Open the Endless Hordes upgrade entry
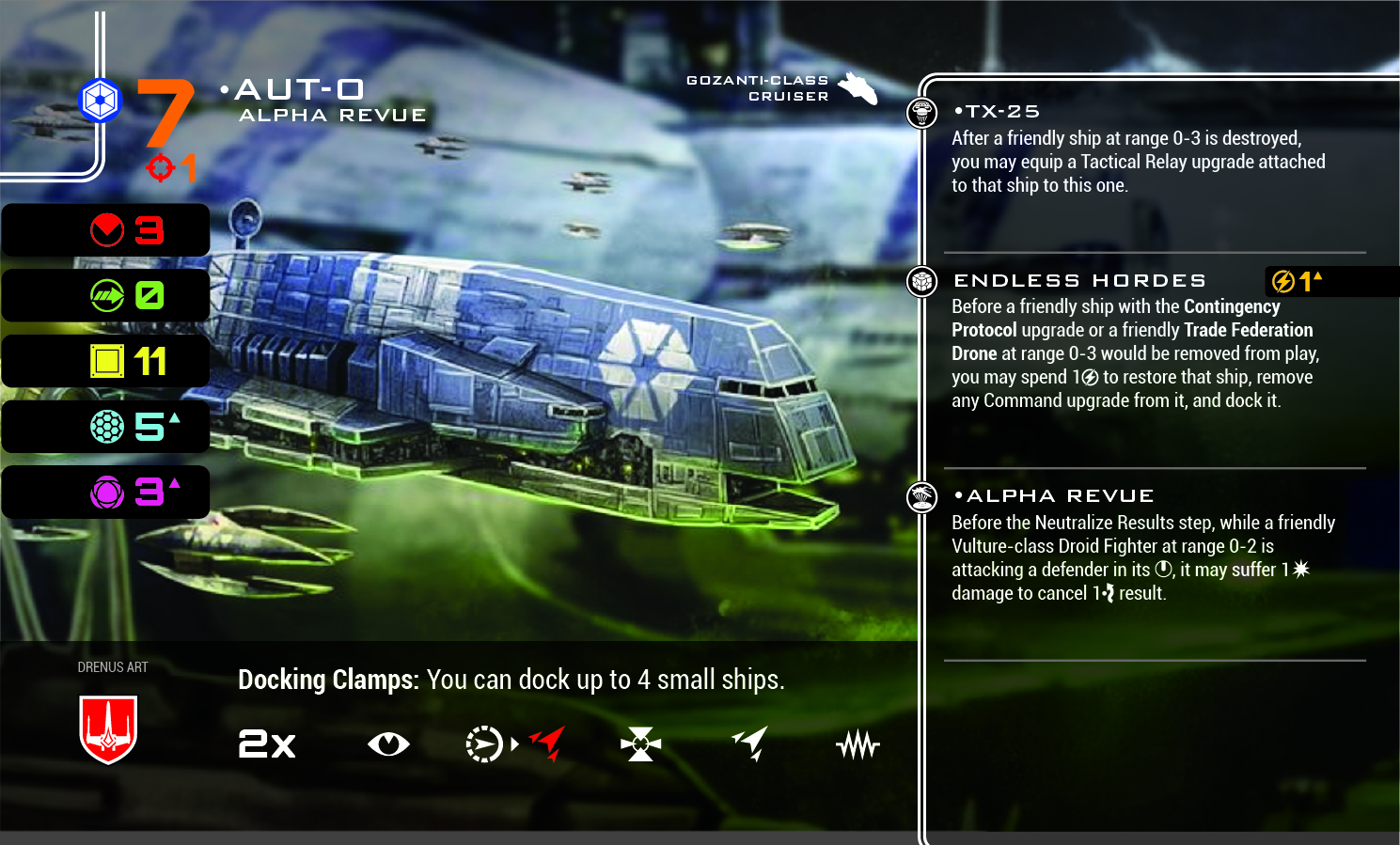Image resolution: width=1400 pixels, height=845 pixels. pyautogui.click(x=1079, y=281)
